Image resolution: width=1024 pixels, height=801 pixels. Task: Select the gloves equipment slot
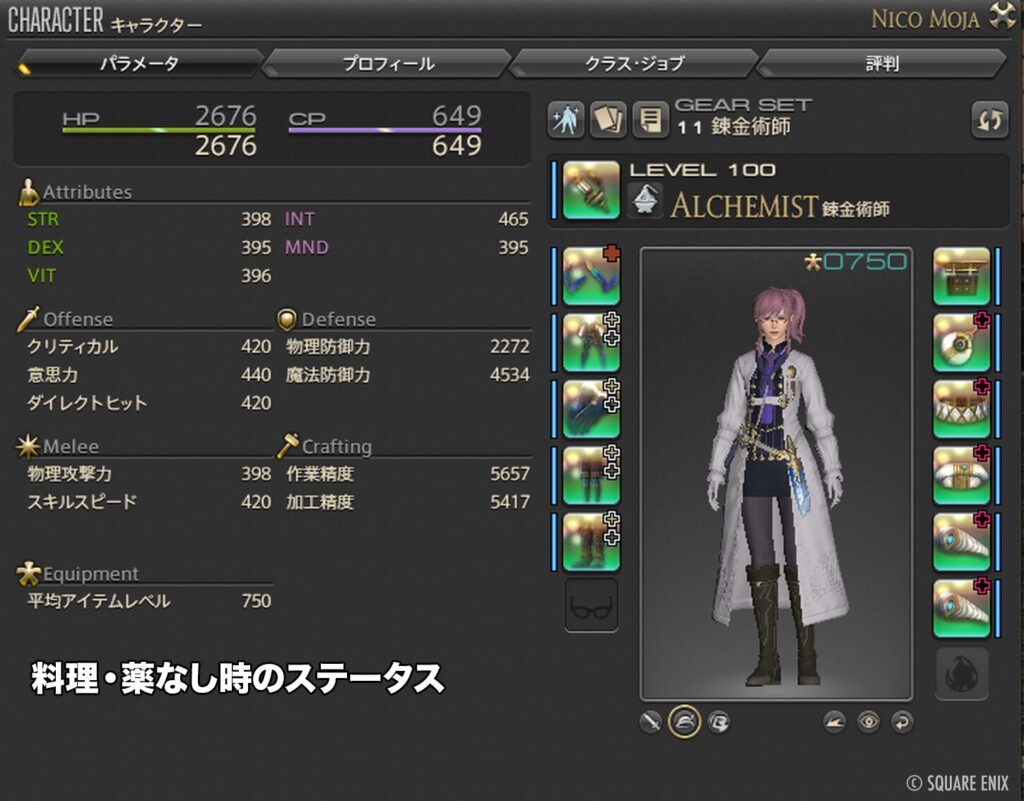tap(591, 409)
